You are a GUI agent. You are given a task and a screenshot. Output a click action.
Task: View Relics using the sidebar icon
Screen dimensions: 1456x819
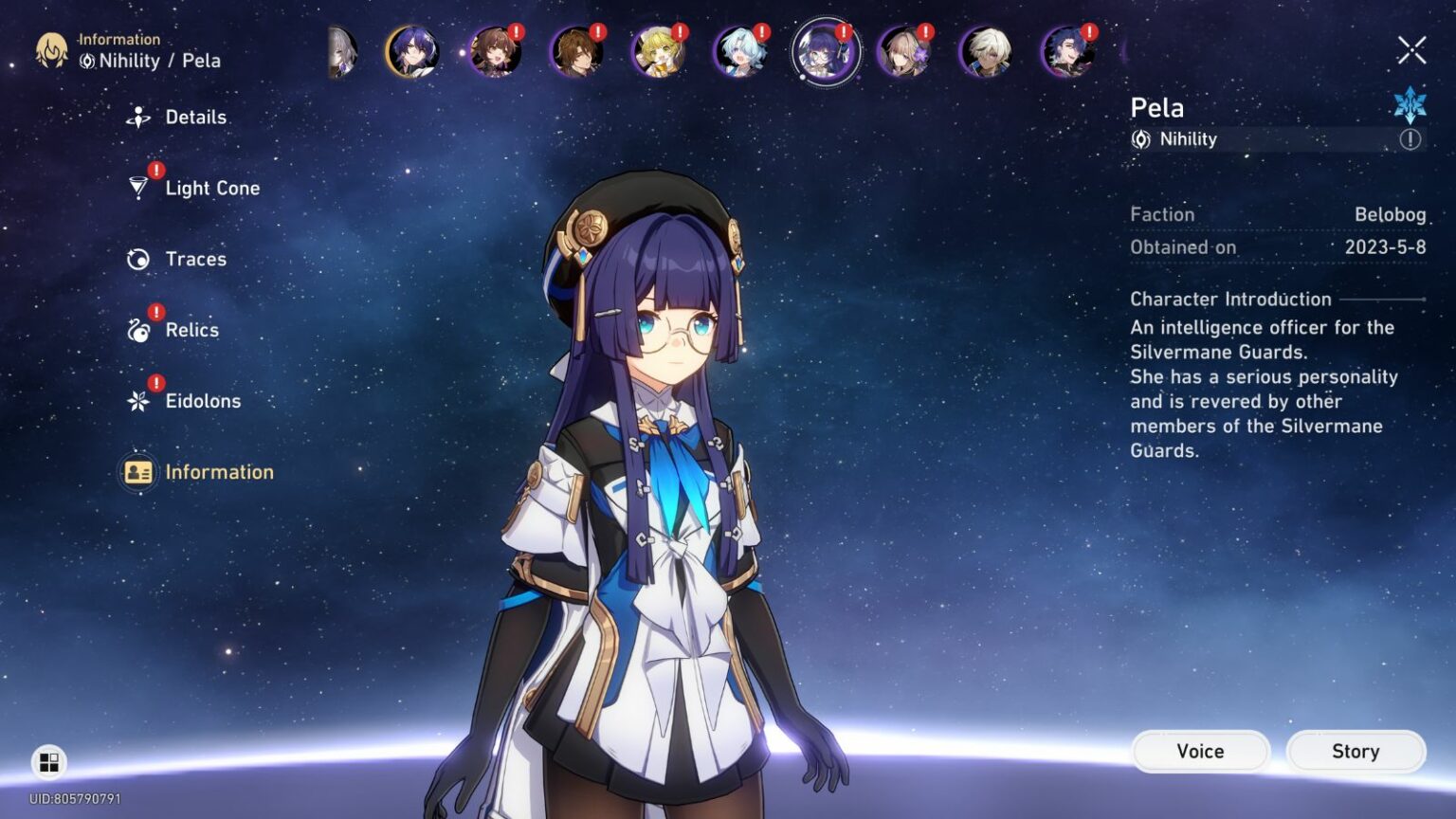(138, 329)
